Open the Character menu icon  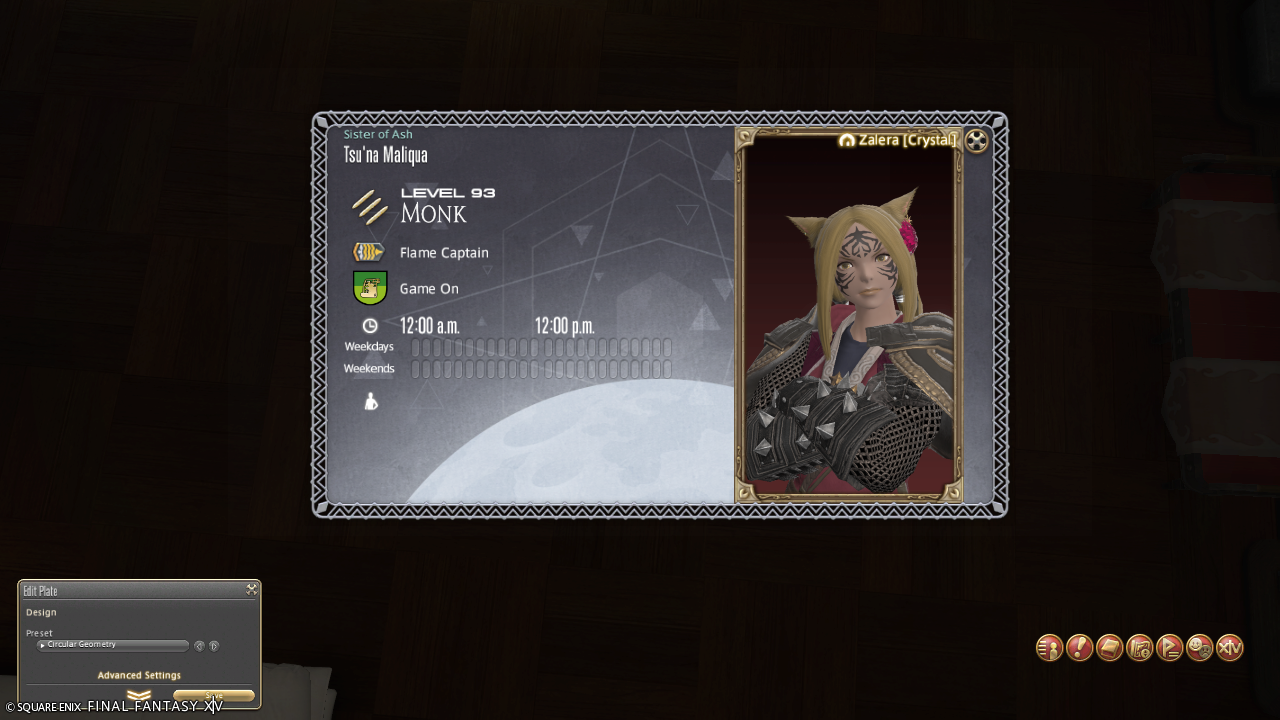tap(1049, 648)
